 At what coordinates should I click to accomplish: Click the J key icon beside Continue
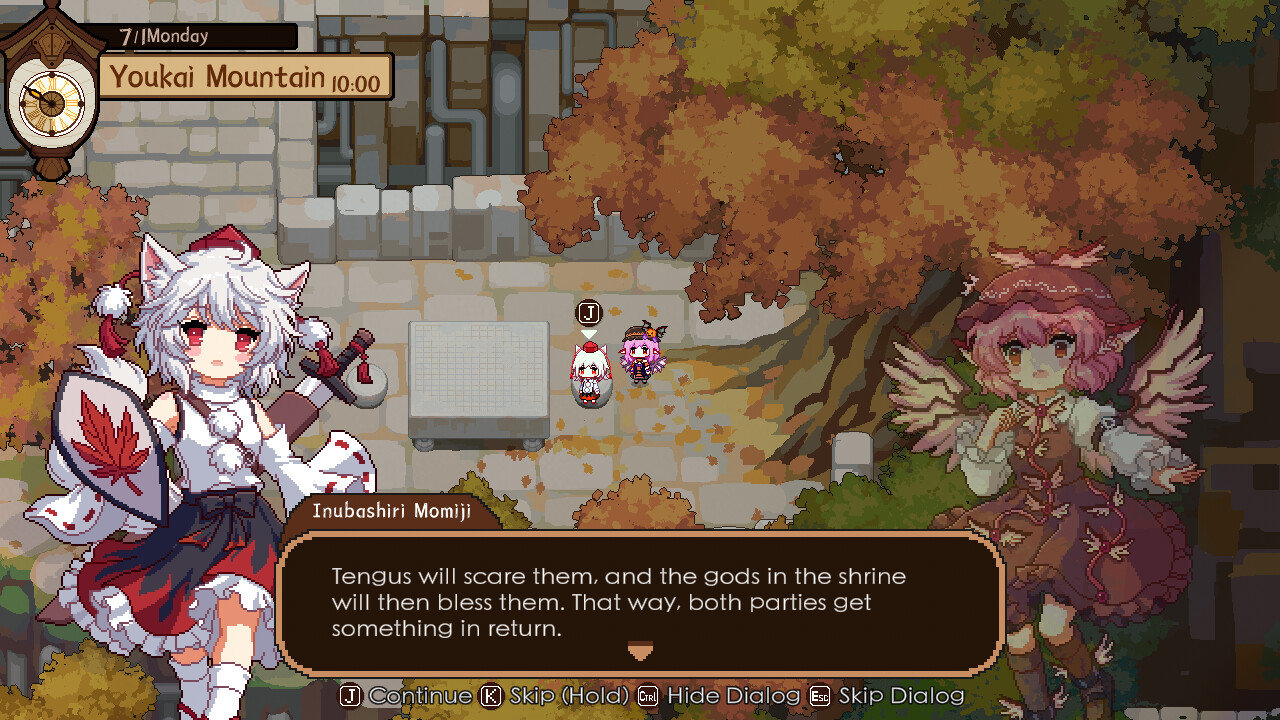click(x=349, y=695)
